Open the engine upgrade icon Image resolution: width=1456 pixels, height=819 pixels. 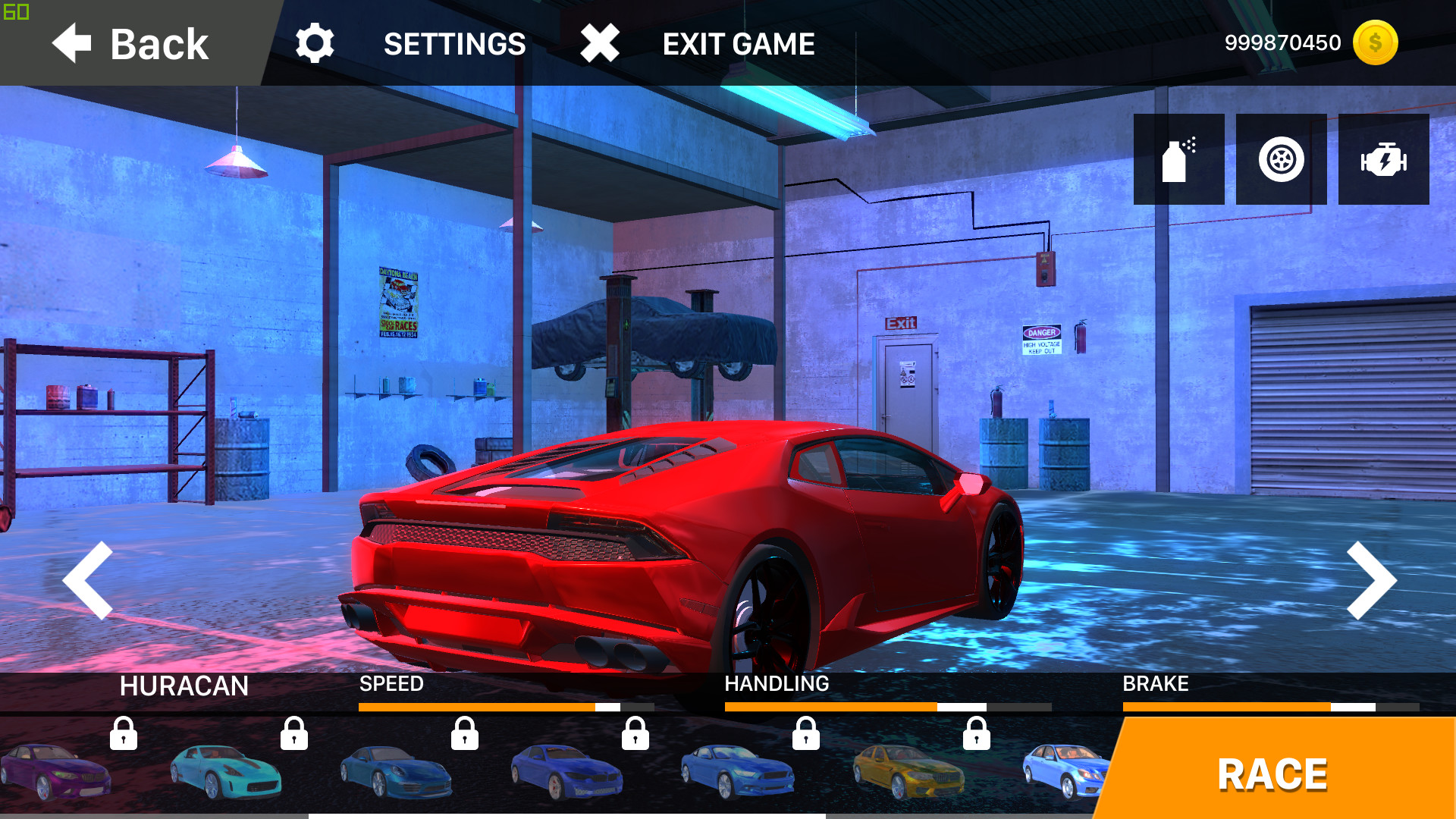(1383, 159)
